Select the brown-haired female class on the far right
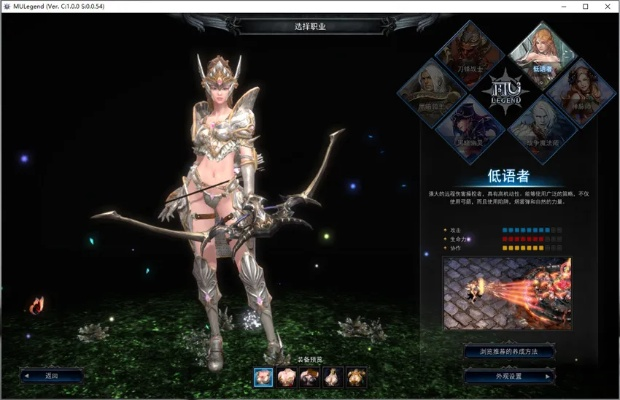The image size is (620, 400). coord(581,92)
